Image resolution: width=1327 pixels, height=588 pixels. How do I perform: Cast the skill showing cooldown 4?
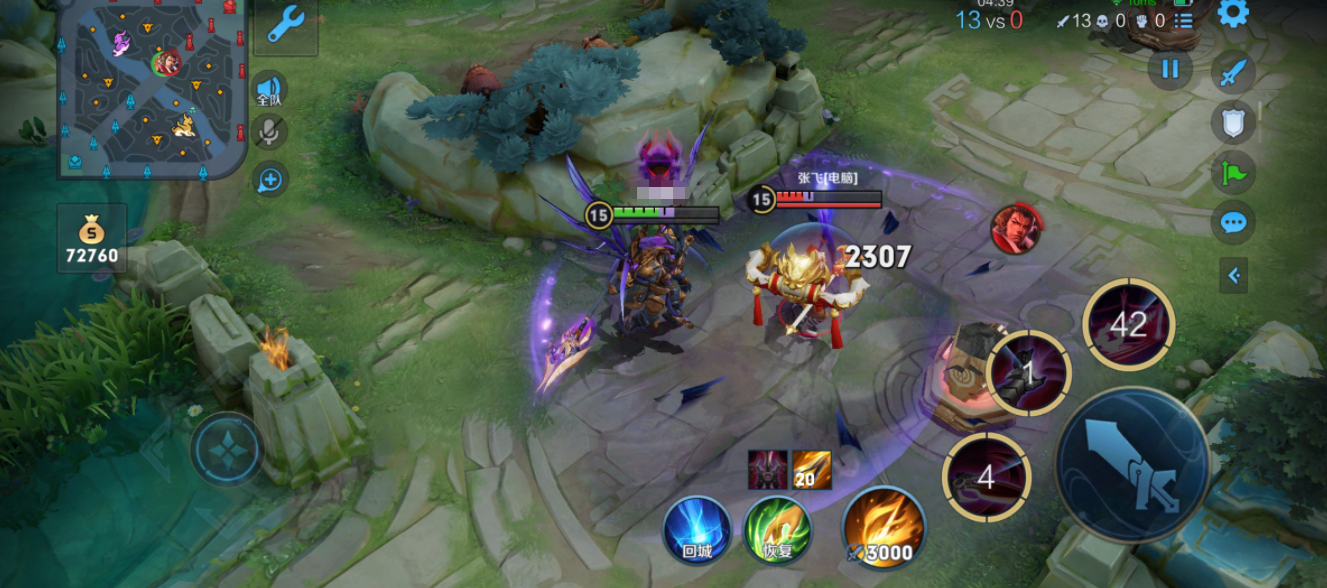(x=986, y=477)
